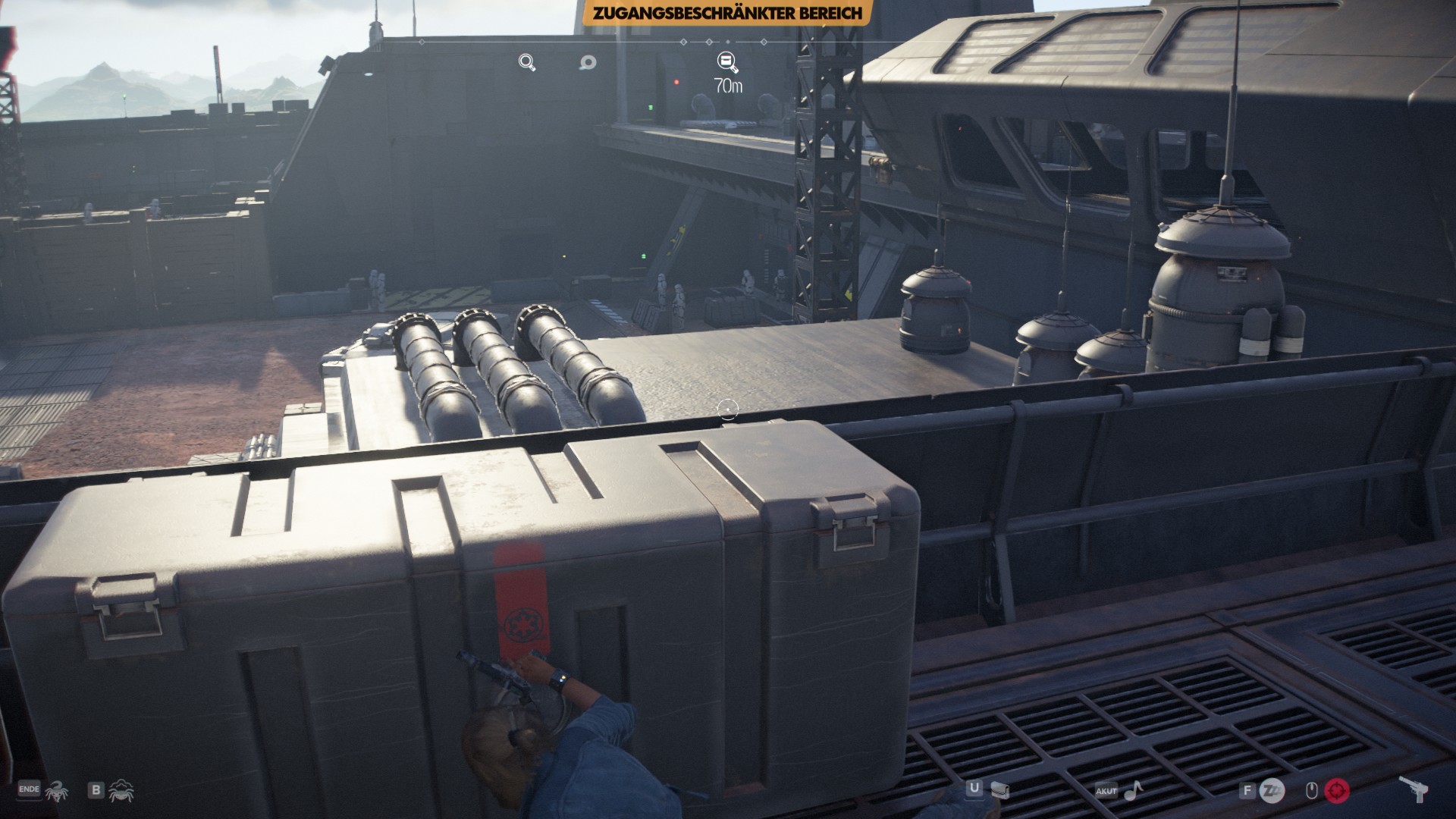Select the 70m chest objective marker

pos(727,62)
